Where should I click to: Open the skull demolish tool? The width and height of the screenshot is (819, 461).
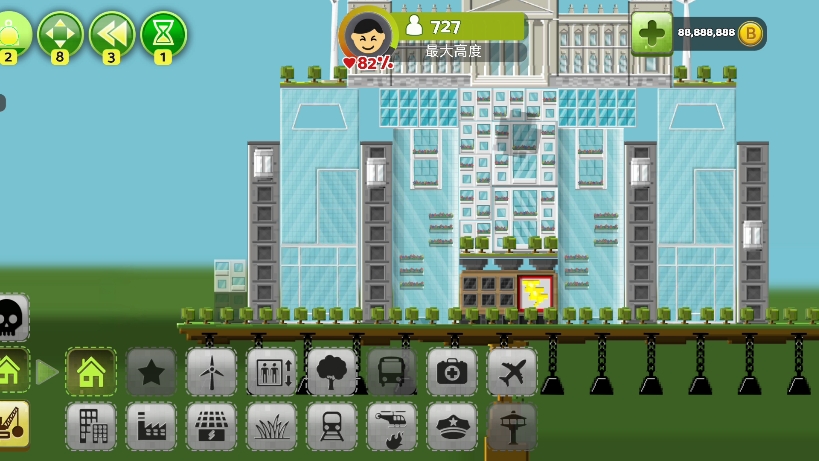(x=11, y=318)
